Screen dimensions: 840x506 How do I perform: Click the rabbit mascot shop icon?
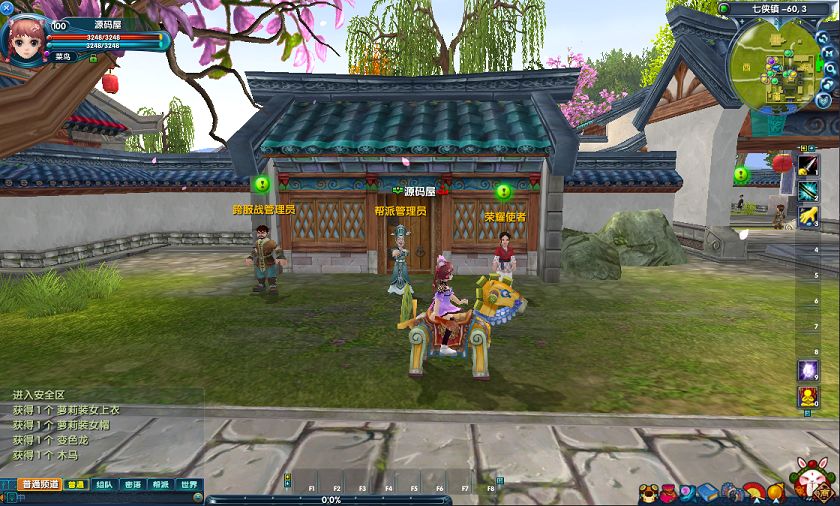(x=812, y=478)
